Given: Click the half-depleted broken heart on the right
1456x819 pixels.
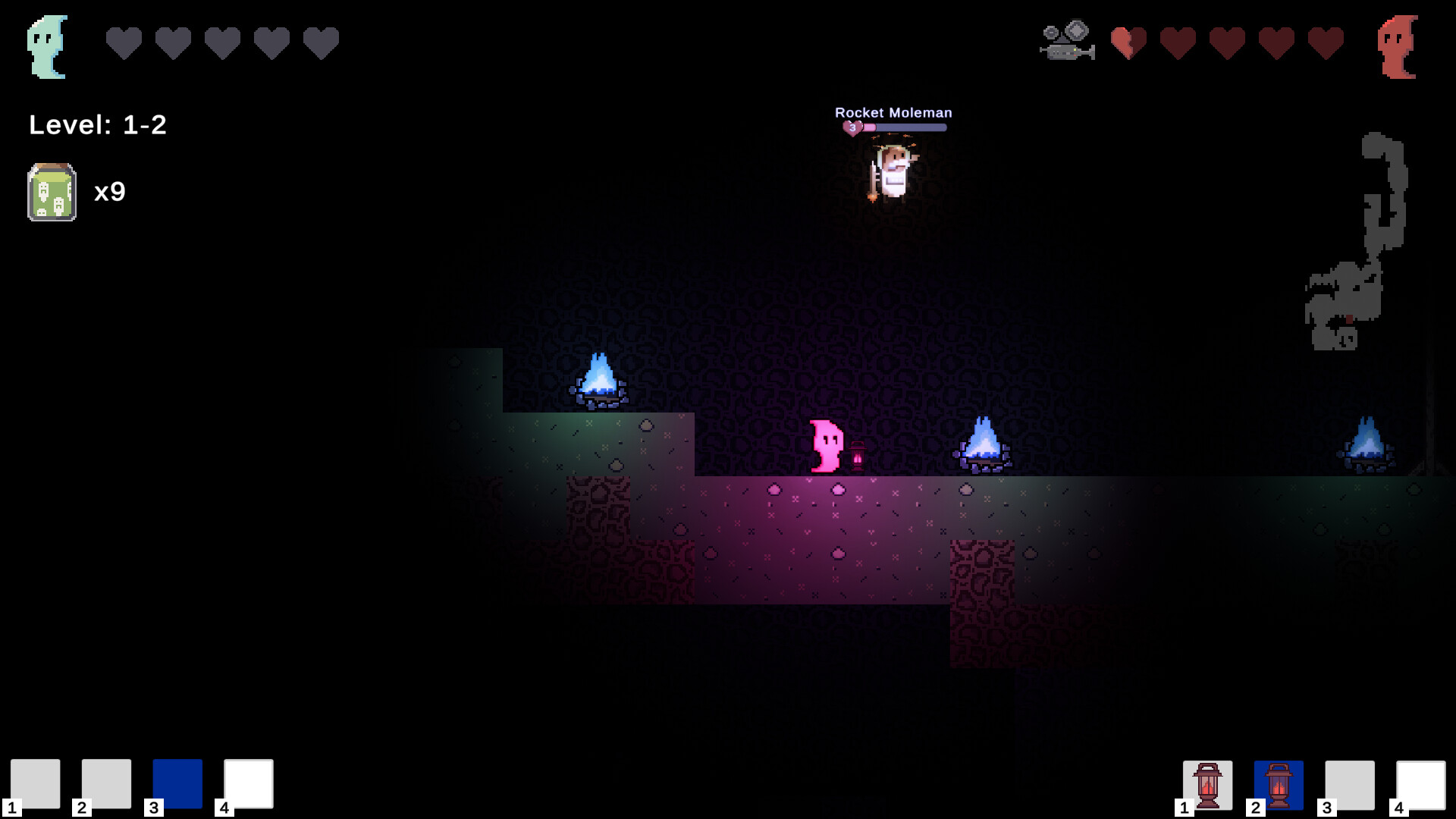Looking at the screenshot, I should (1125, 42).
